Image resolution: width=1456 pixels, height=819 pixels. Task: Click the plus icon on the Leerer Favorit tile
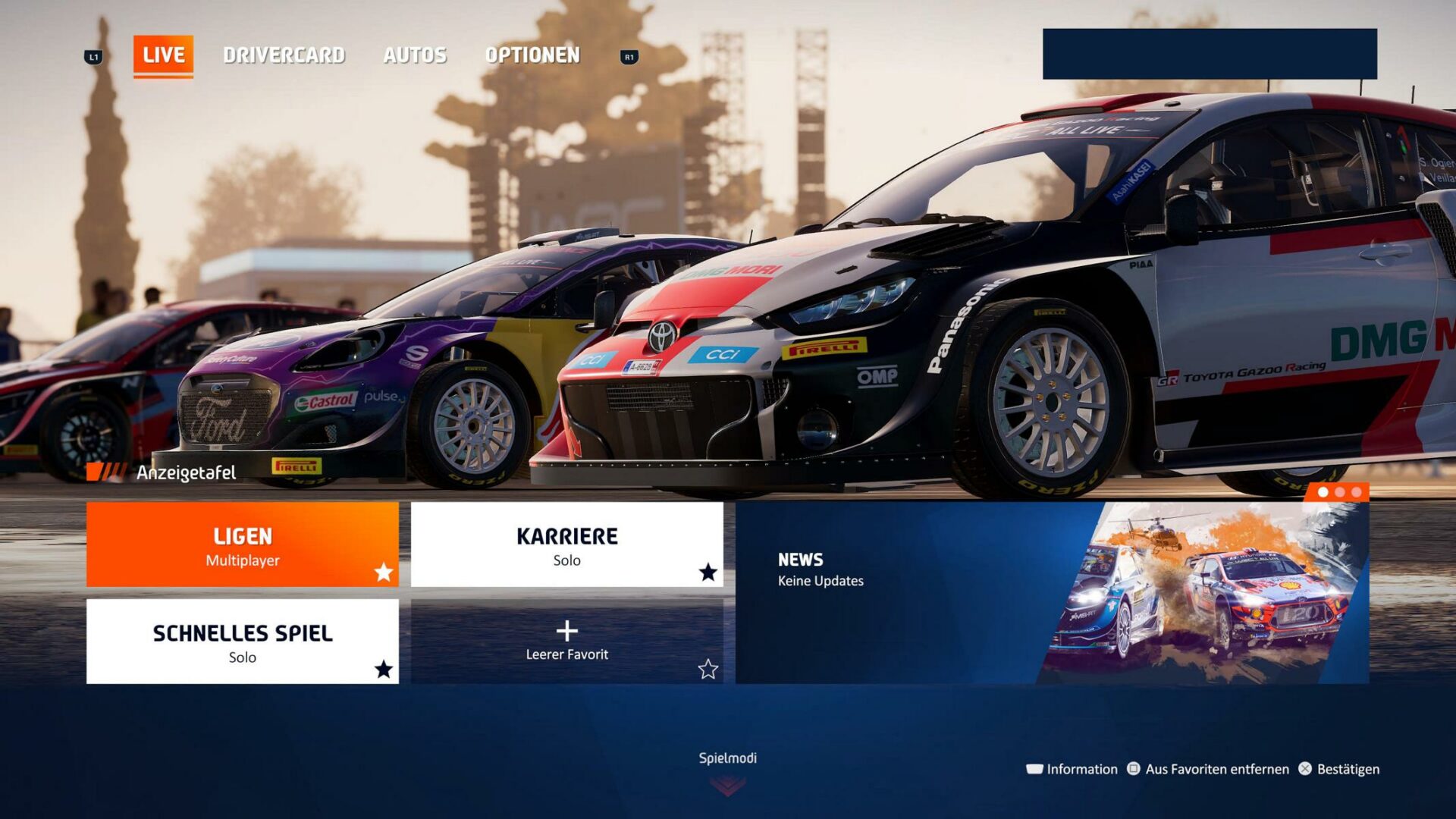click(x=568, y=630)
